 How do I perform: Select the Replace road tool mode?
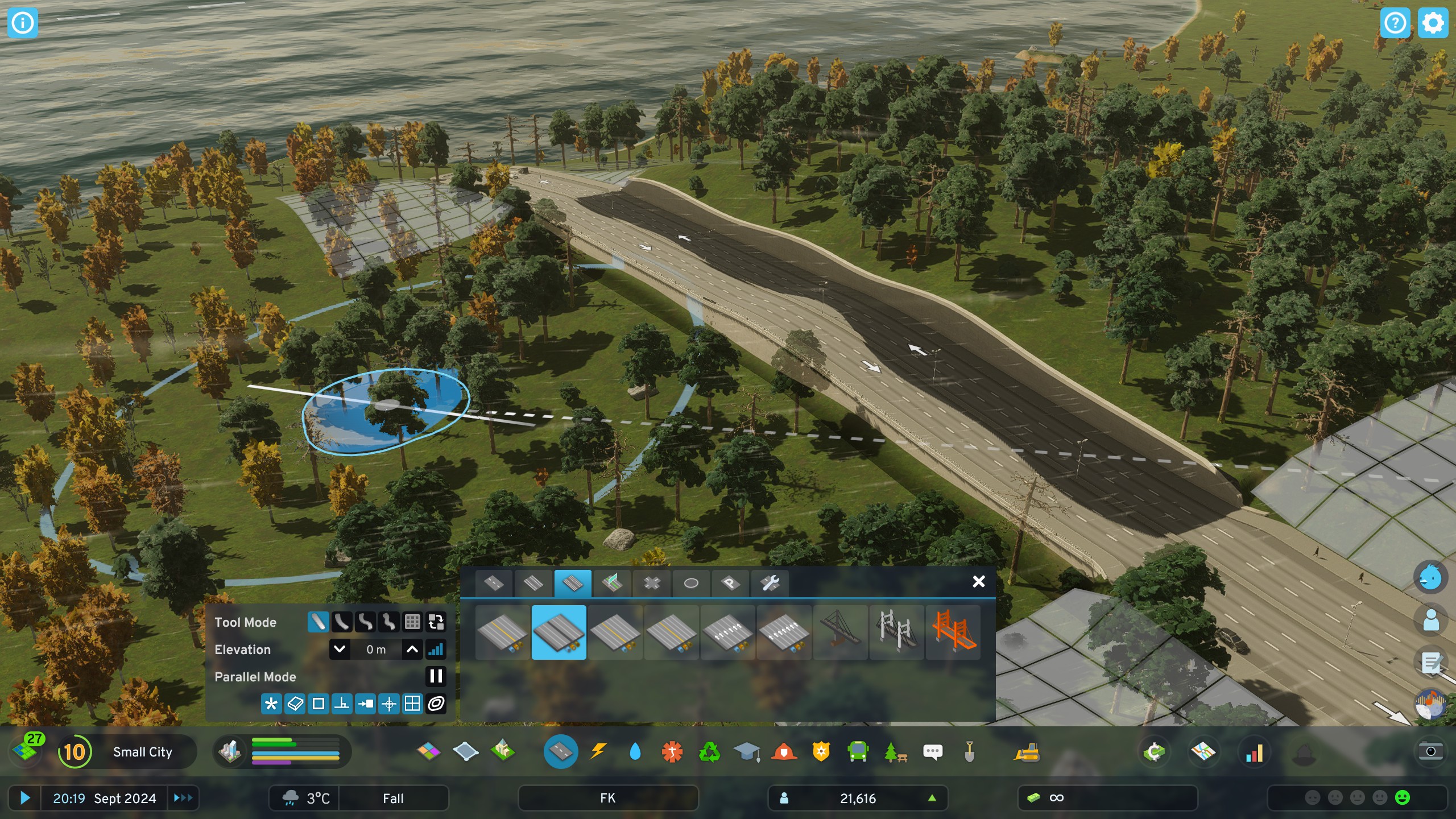click(x=435, y=622)
